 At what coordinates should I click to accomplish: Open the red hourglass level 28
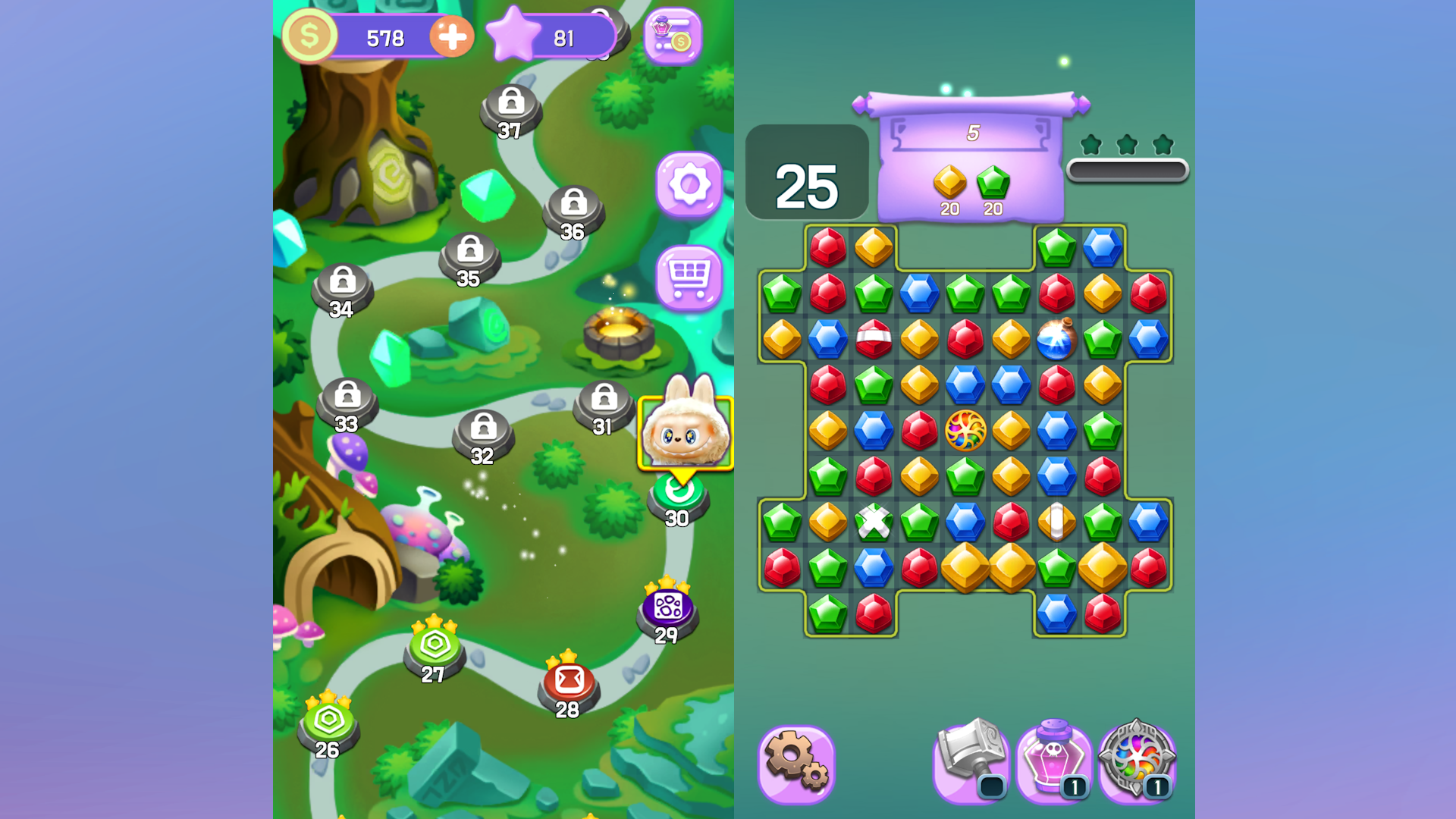(x=566, y=681)
